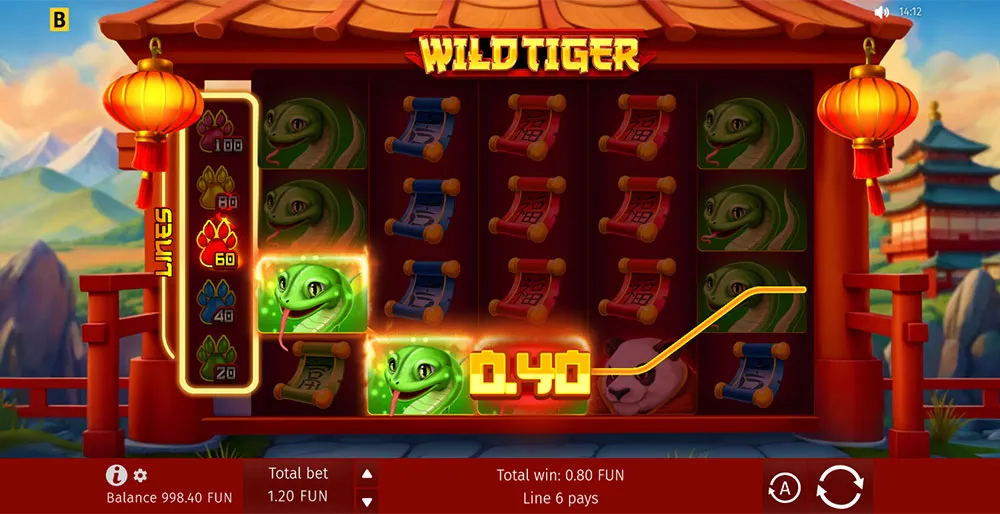The width and height of the screenshot is (1000, 514).
Task: Activate the autoplay button marked A
Action: [x=784, y=488]
